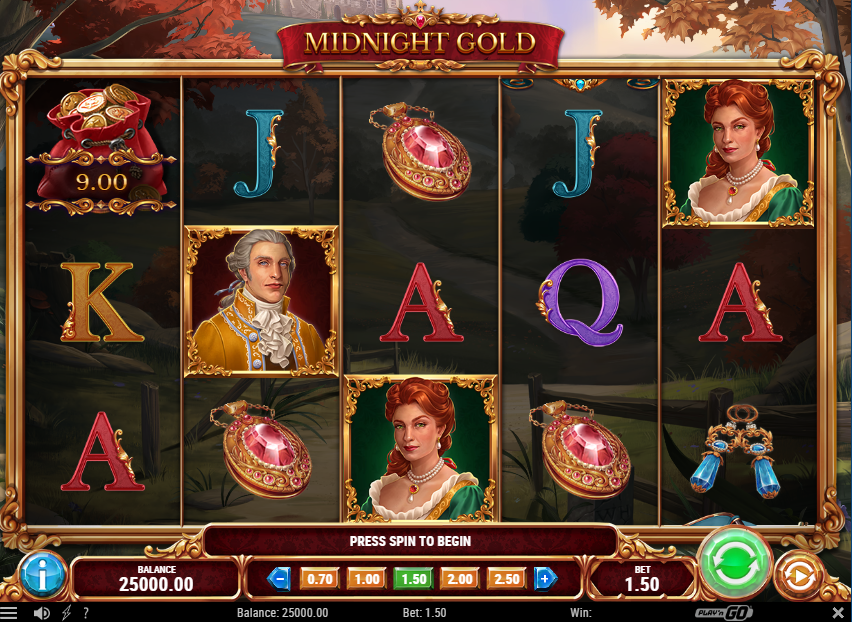Pick the 2.50 bet amount
This screenshot has height=622, width=852.
pos(506,578)
